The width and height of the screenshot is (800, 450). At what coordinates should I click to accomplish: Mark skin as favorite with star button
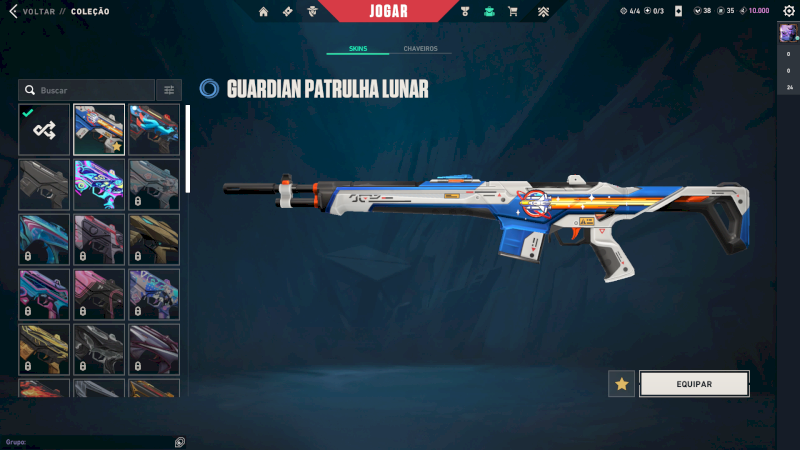tap(622, 384)
